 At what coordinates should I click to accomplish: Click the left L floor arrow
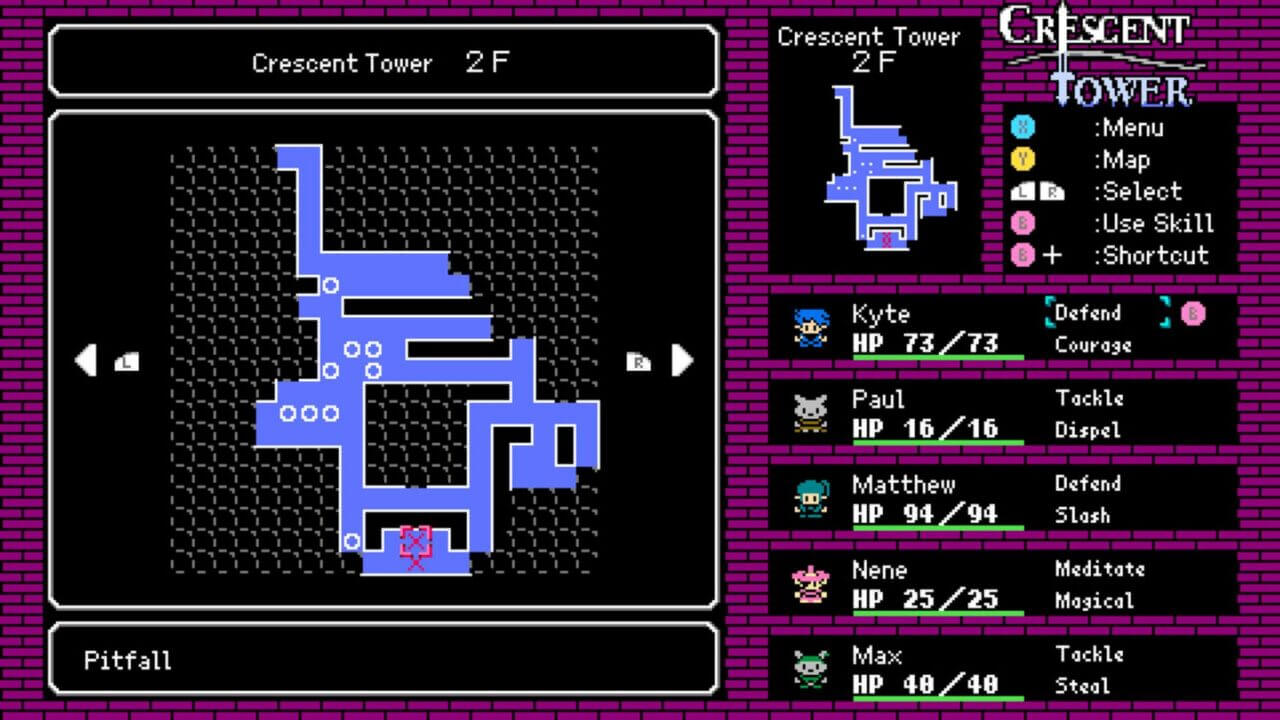click(x=88, y=358)
